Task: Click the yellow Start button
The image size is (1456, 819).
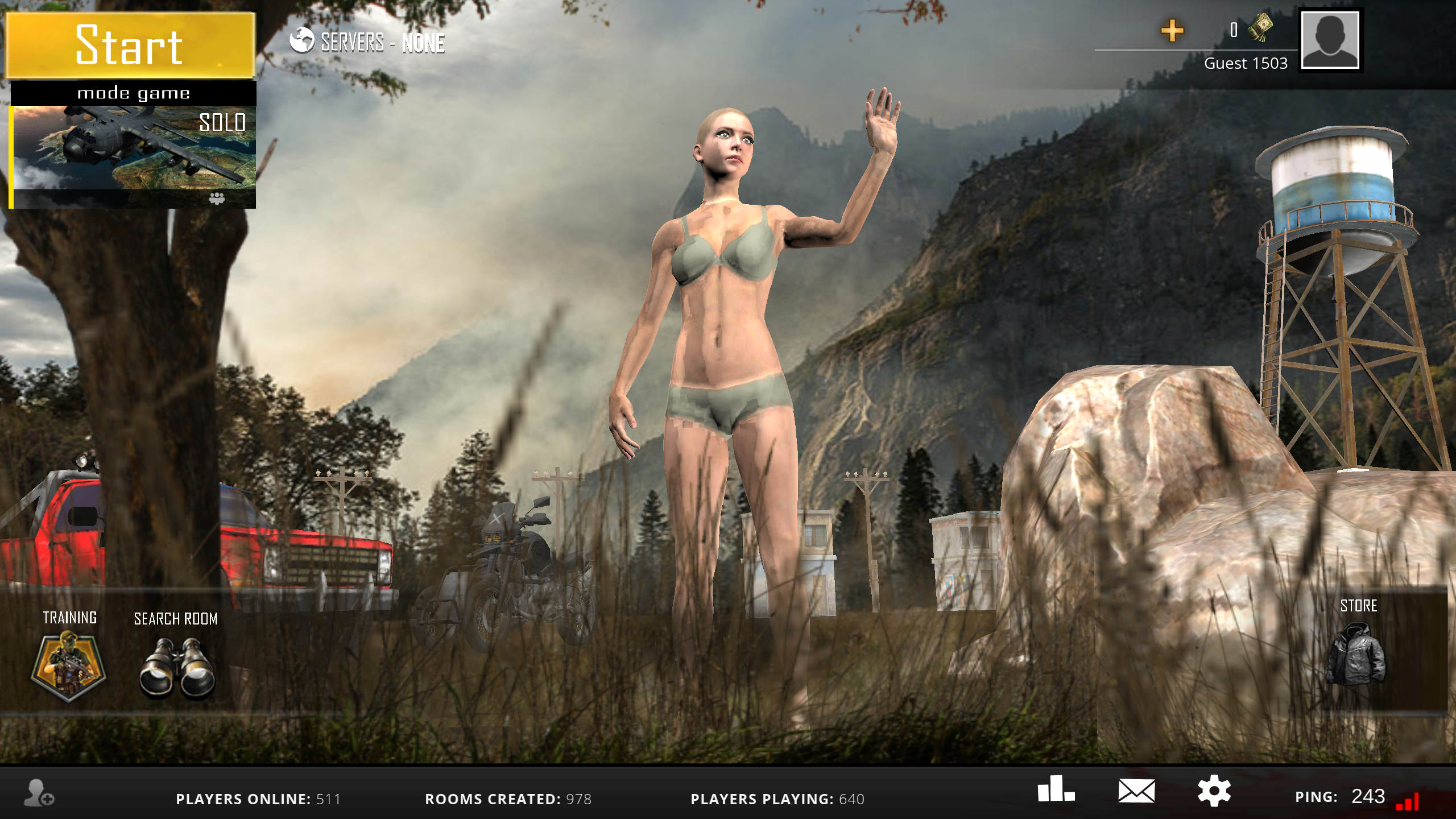Action: pyautogui.click(x=130, y=45)
